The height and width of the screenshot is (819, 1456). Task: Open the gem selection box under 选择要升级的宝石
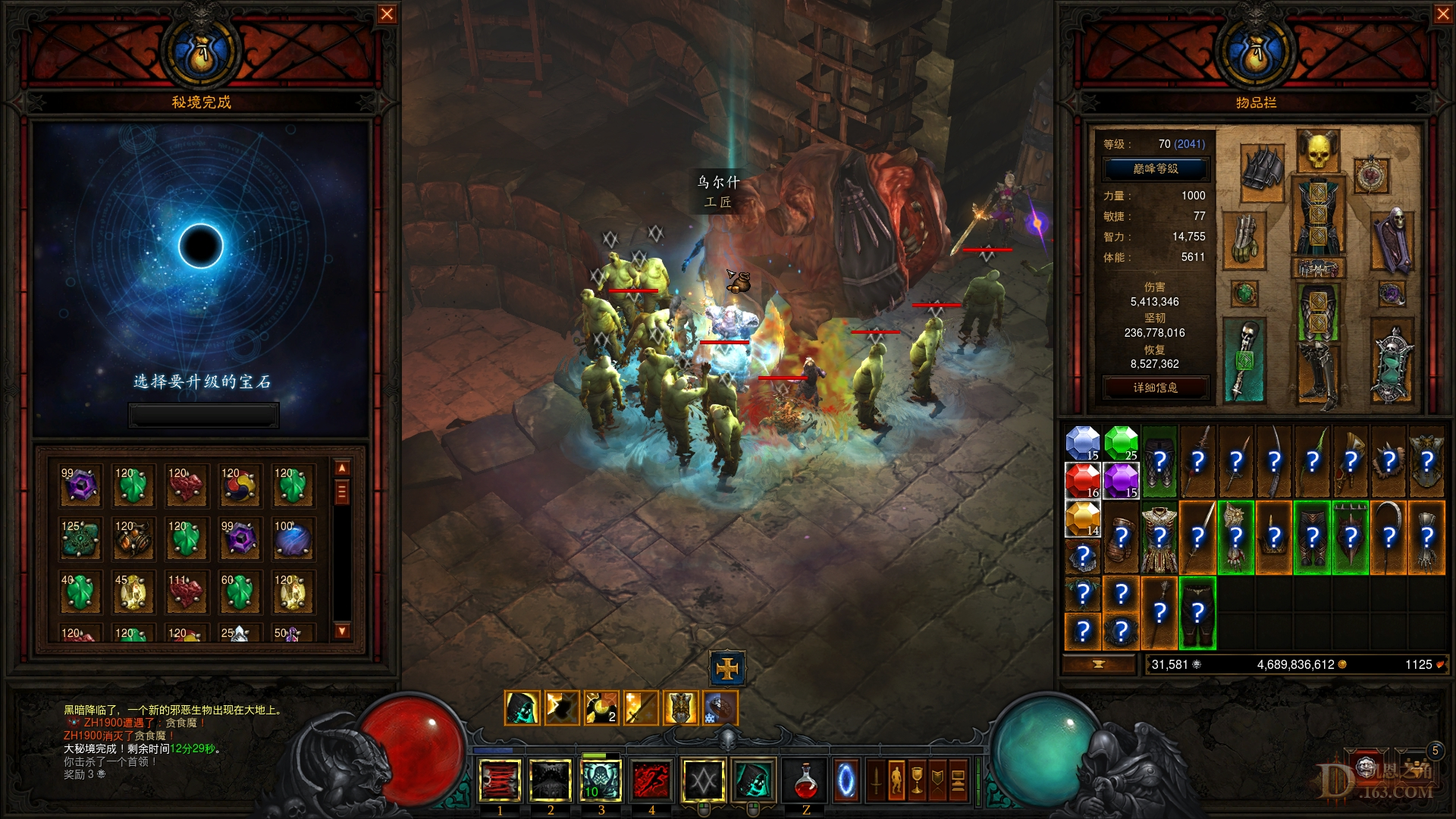click(203, 413)
